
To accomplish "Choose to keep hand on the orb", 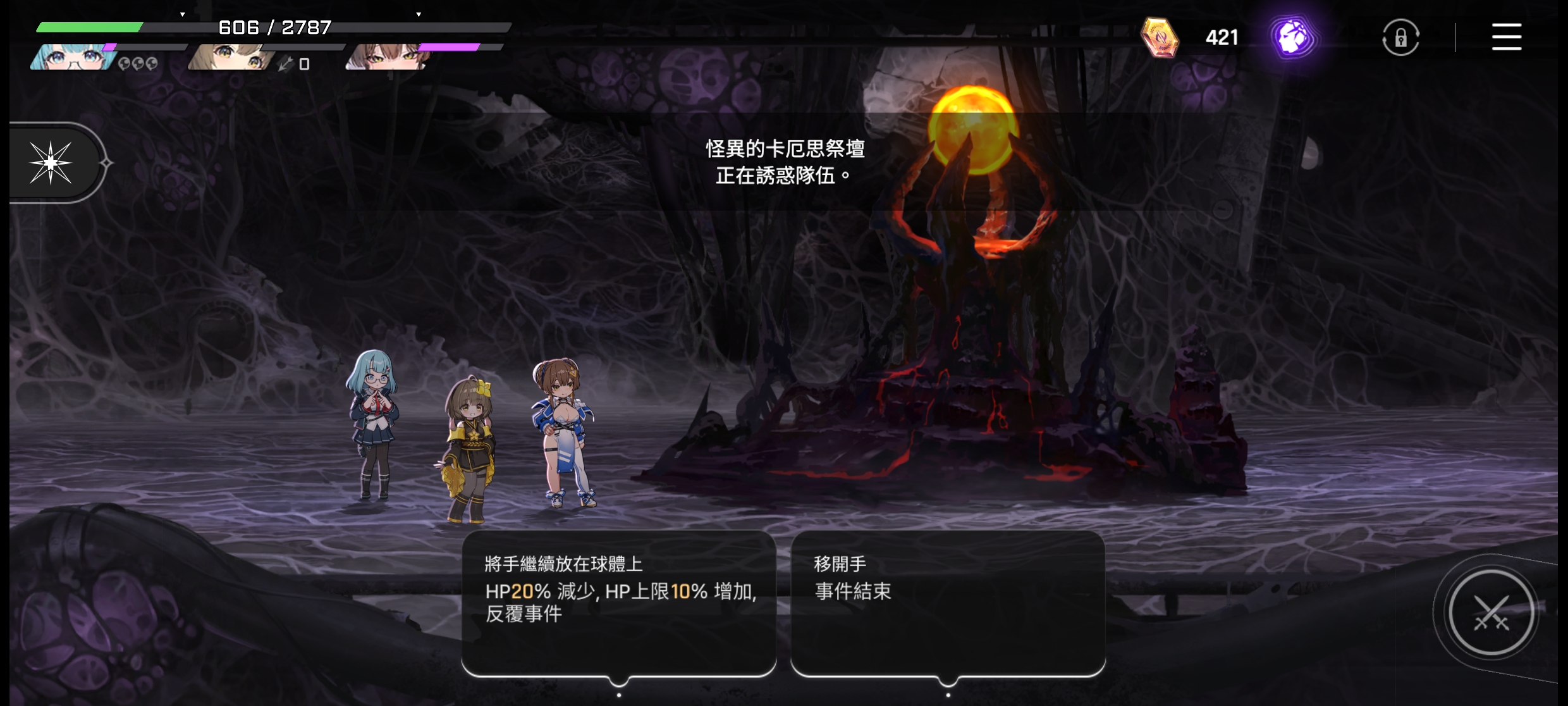I will [x=619, y=603].
